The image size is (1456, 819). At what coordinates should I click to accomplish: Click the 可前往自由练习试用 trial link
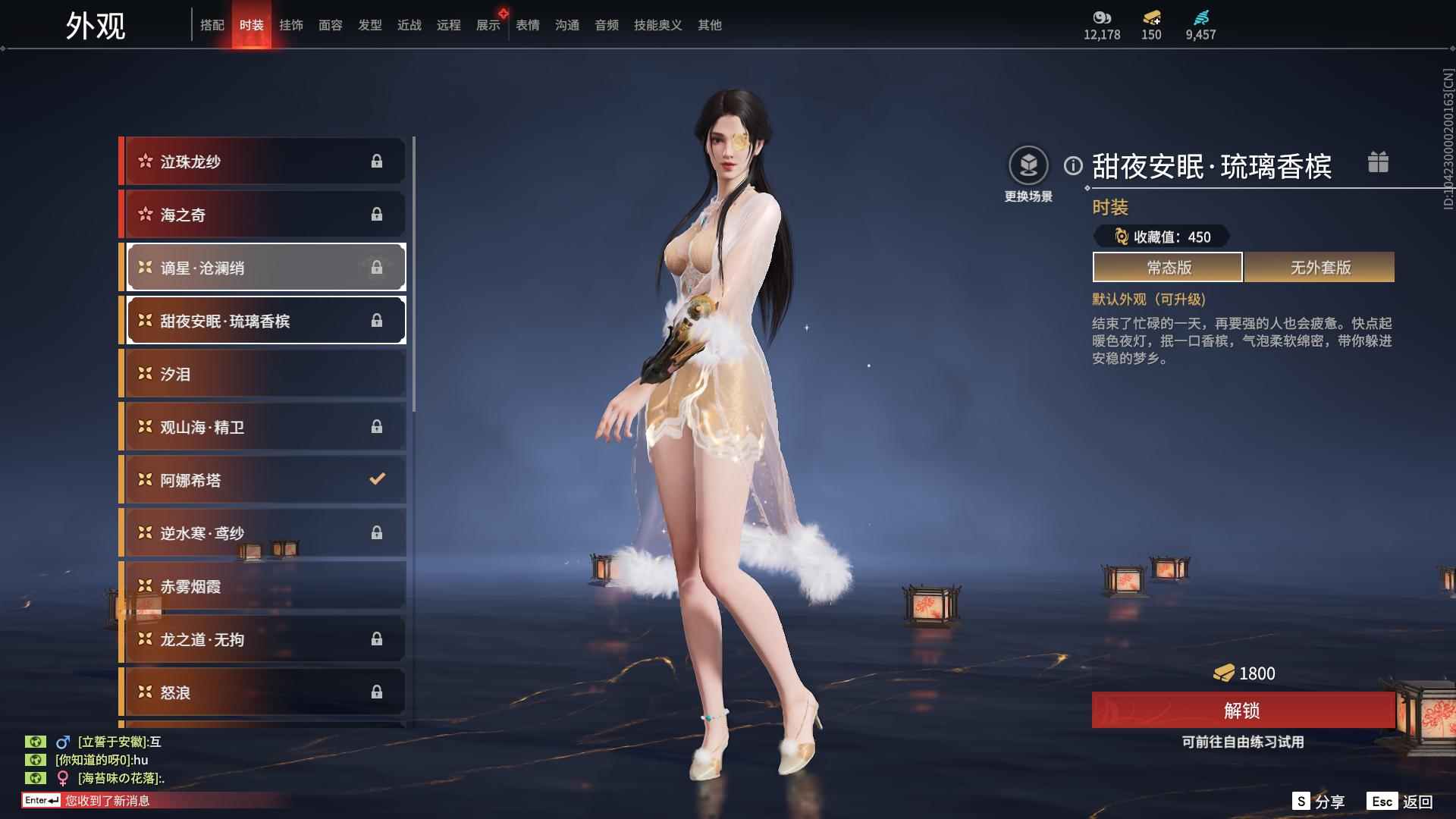(x=1244, y=744)
